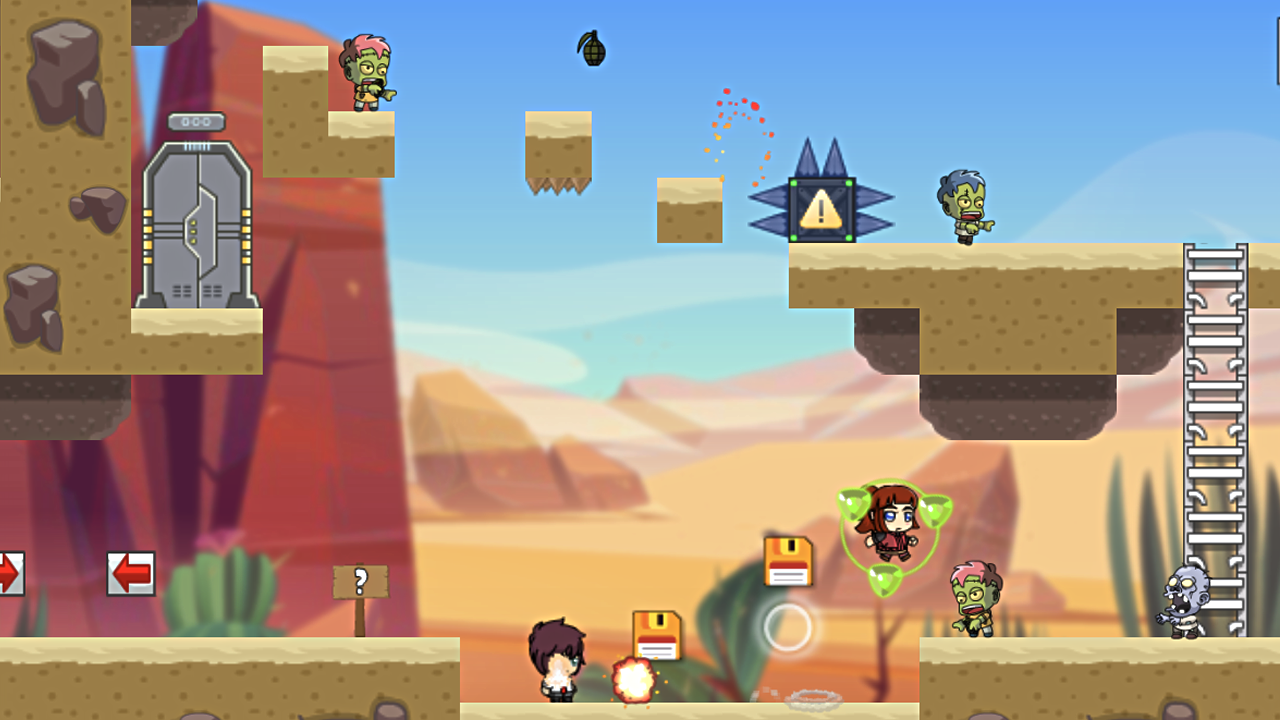Viewport: 1280px width, 720px height.
Task: Click the glowing white ring portal
Action: pos(787,628)
